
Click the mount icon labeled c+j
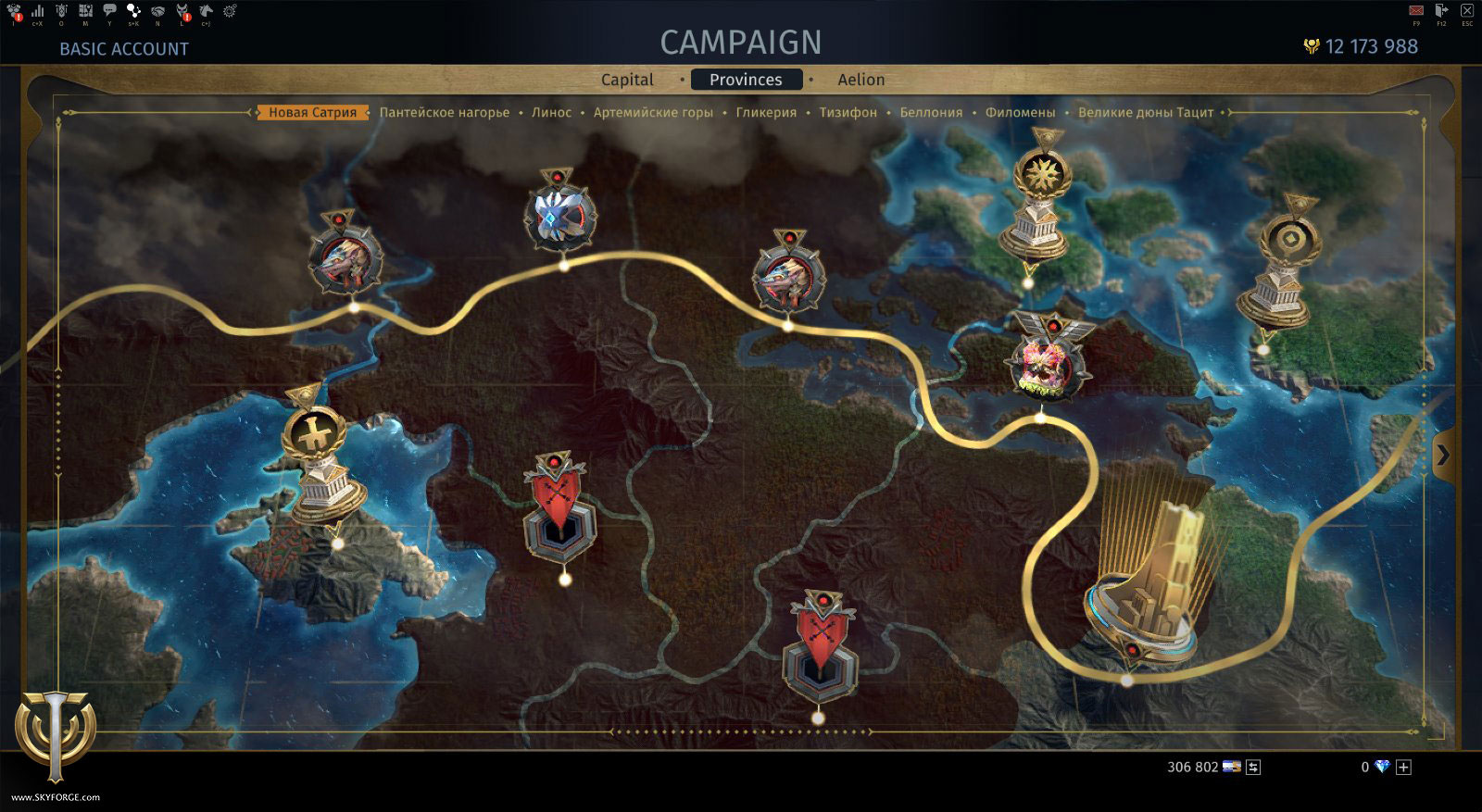(206, 10)
